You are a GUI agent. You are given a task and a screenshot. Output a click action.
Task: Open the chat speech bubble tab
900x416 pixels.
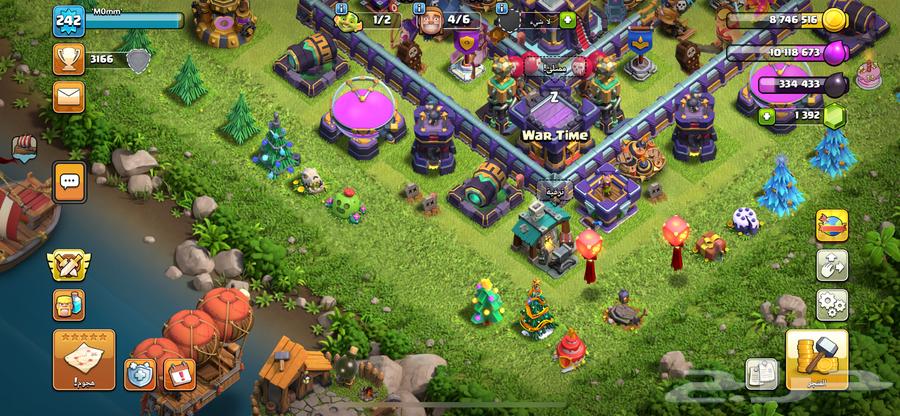point(69,183)
